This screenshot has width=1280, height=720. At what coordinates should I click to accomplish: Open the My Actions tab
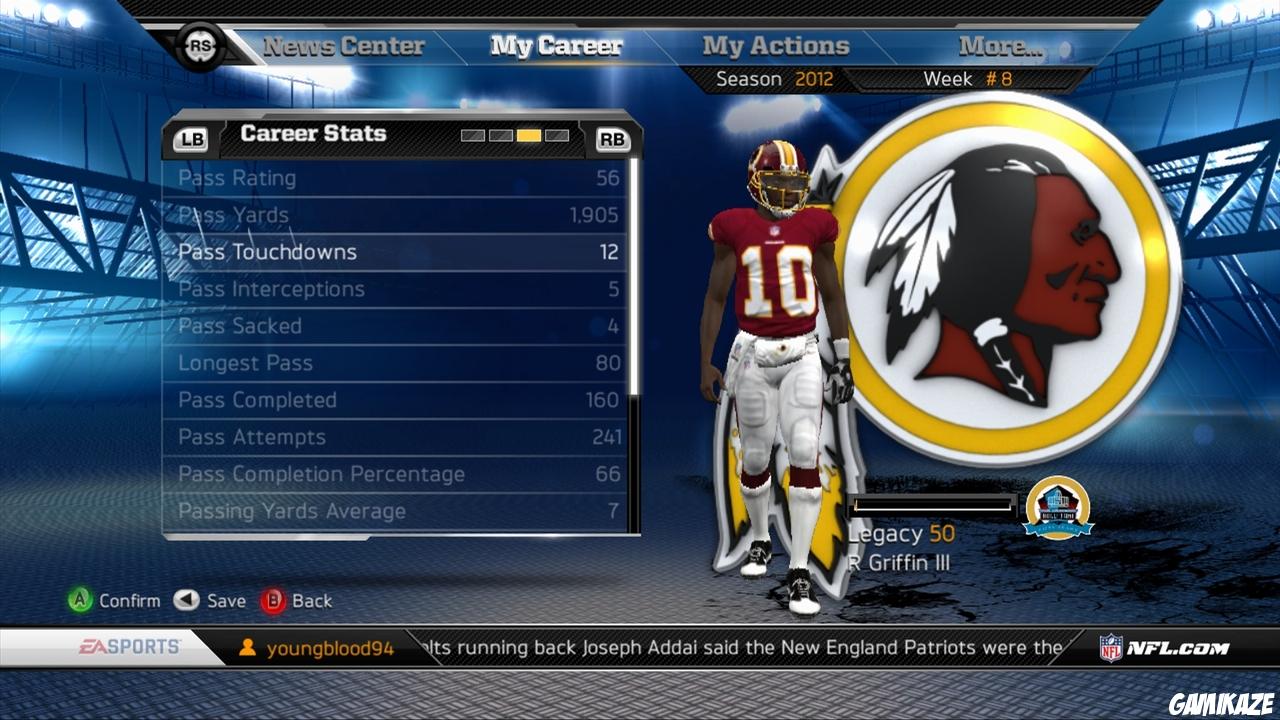(x=775, y=45)
